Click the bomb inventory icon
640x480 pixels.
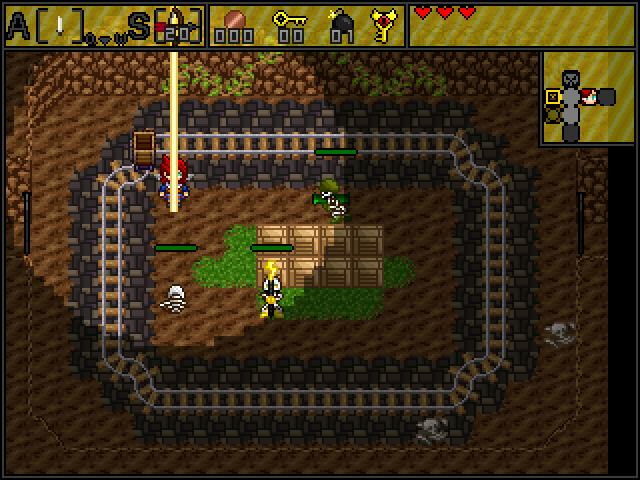pos(342,22)
